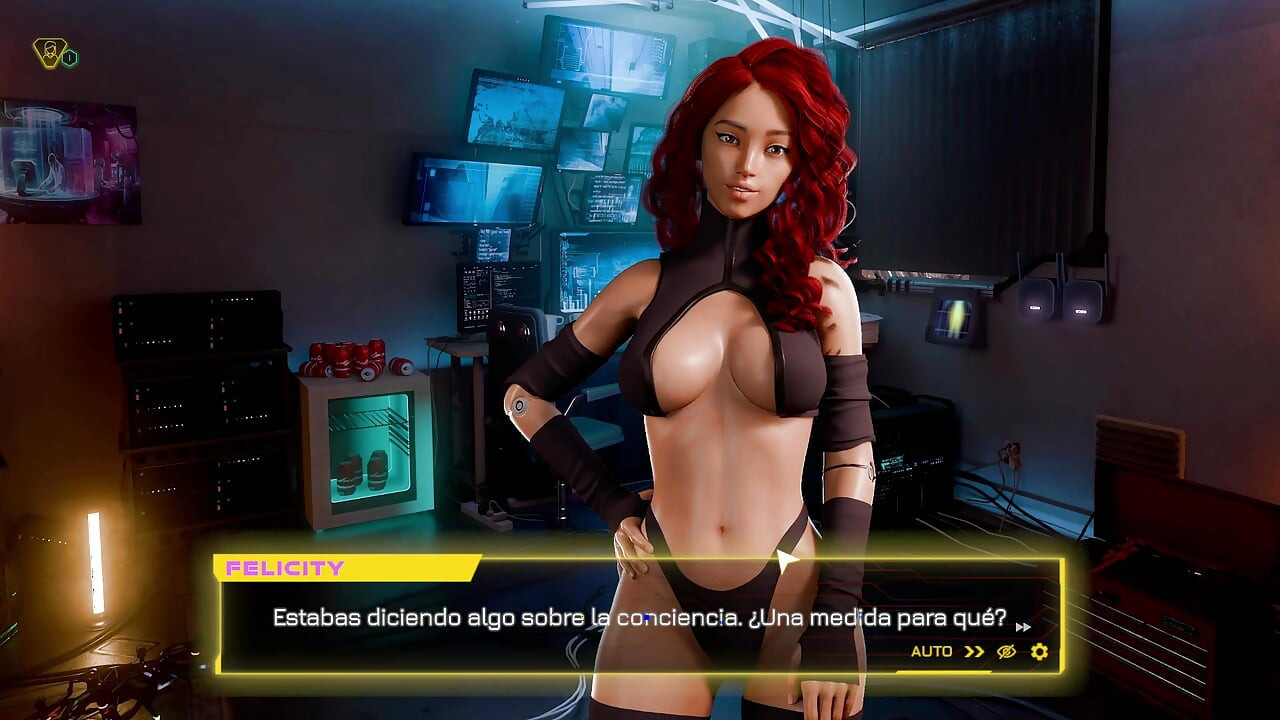This screenshot has height=720, width=1280.
Task: Click the skip chevrons to unfold fast-forward options
Action: pos(971,652)
